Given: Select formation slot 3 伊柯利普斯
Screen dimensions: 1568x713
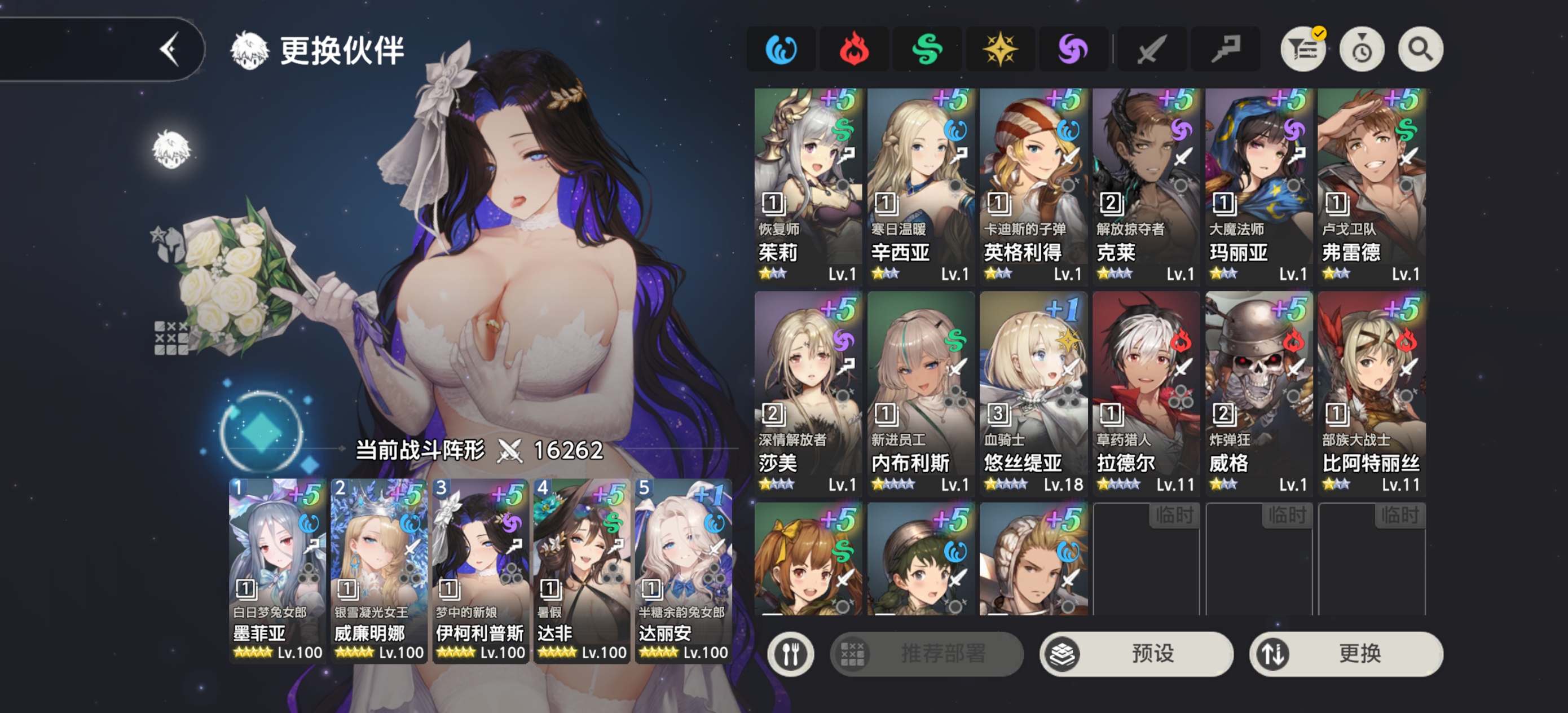Looking at the screenshot, I should point(480,570).
